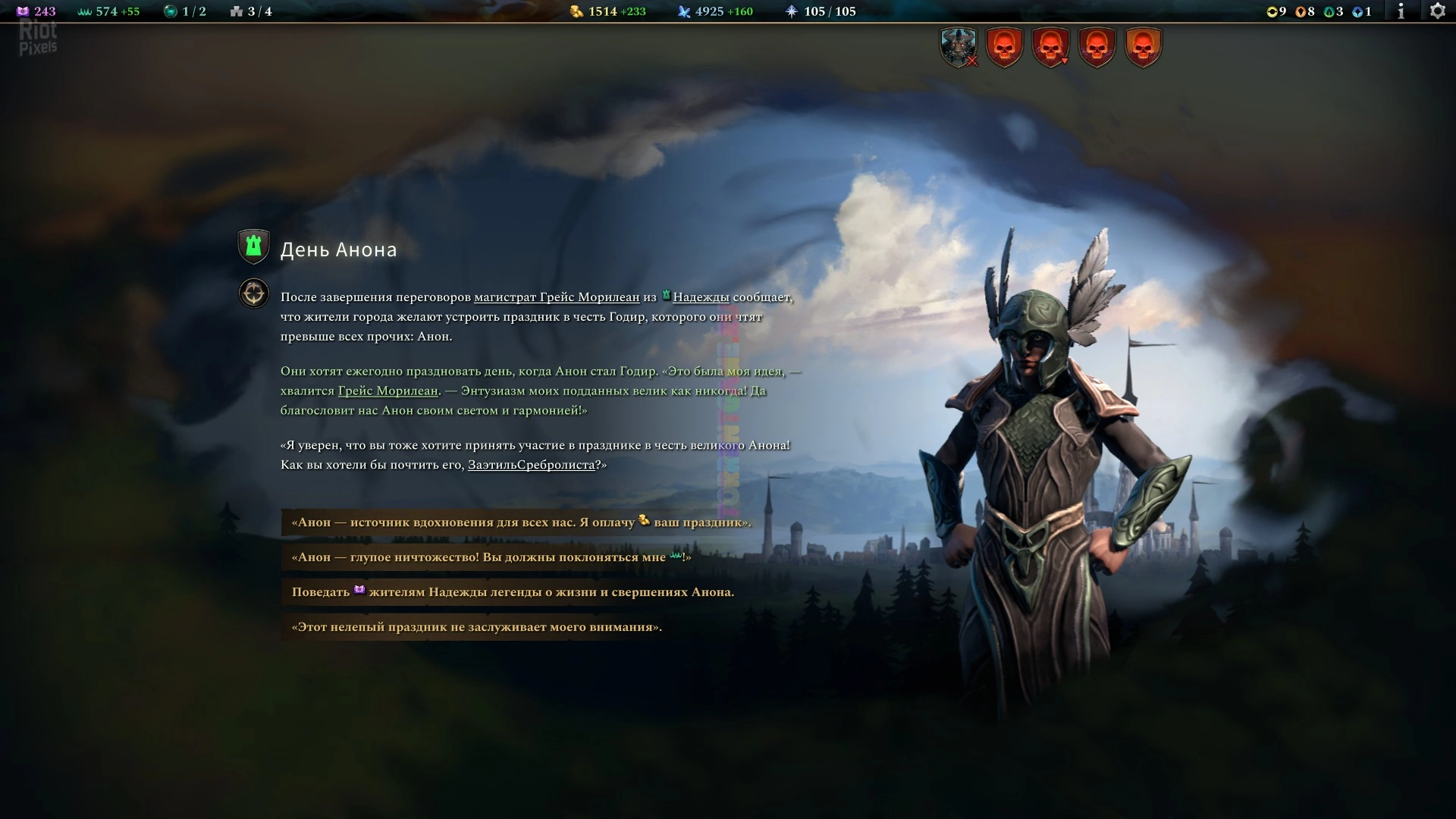Screen dimensions: 1456x819
Task: Select the red skull portrait with small arrow
Action: point(1050,47)
